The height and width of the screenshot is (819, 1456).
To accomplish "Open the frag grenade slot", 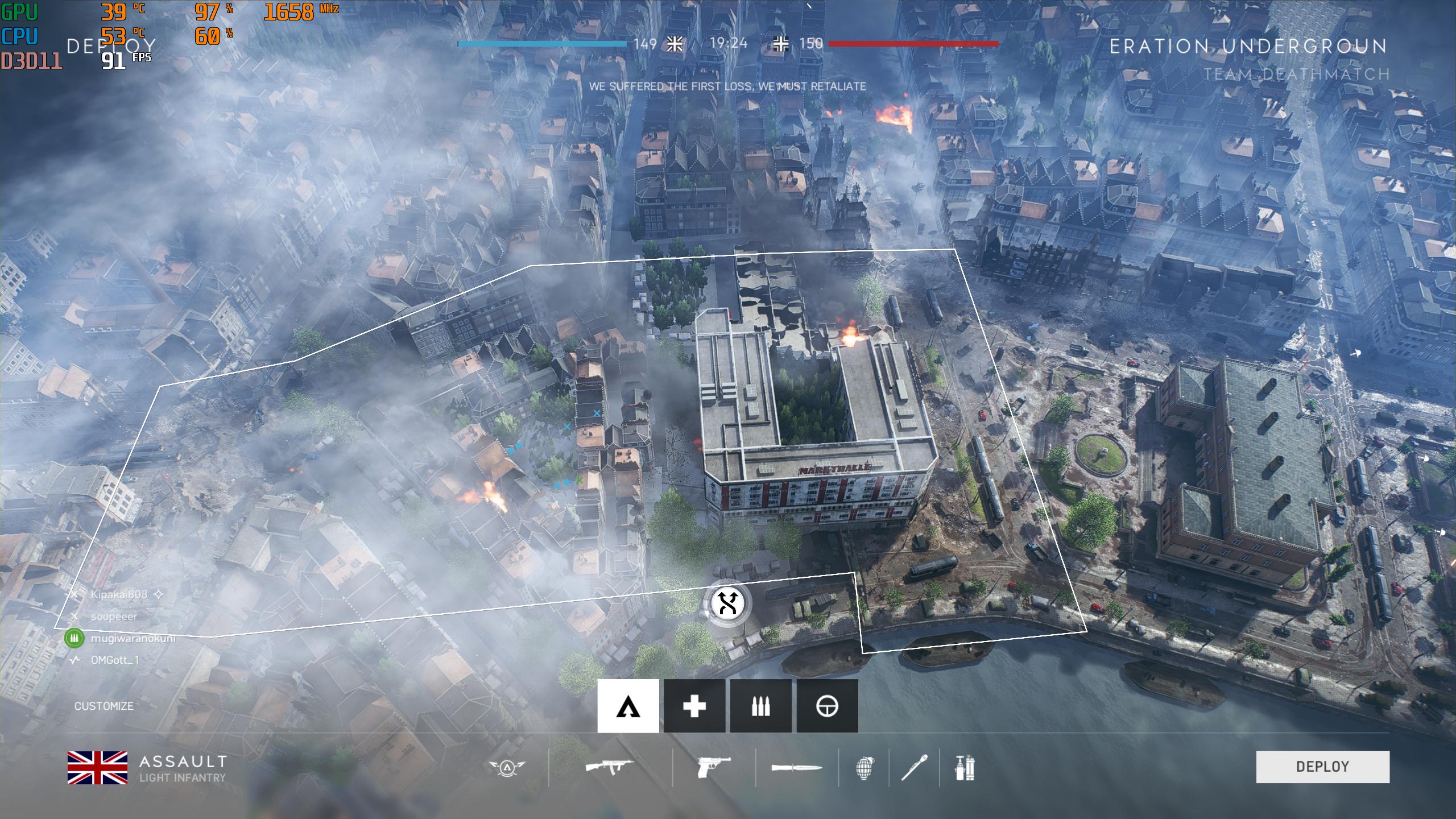I will coord(864,767).
